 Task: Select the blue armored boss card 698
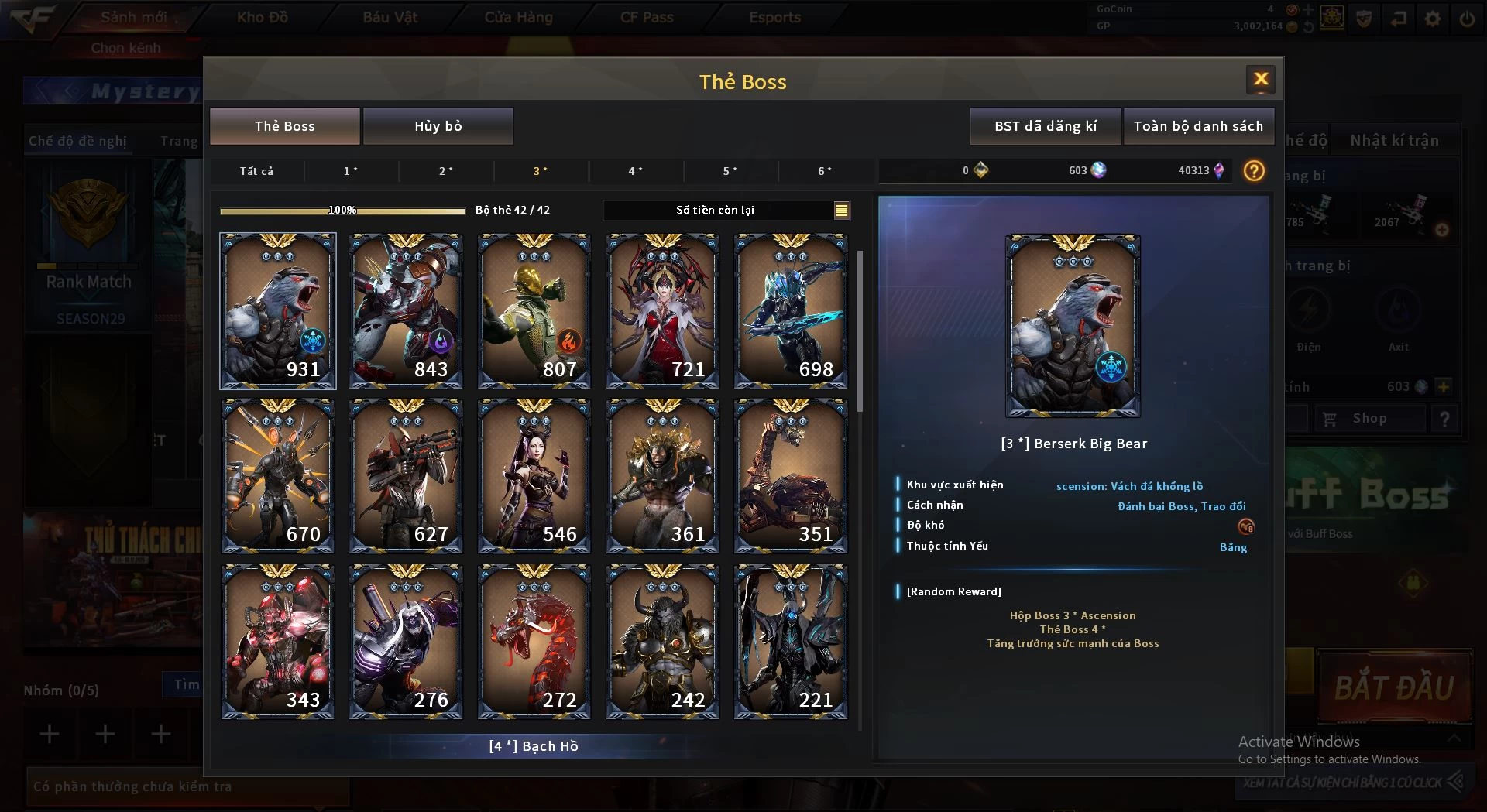point(790,310)
